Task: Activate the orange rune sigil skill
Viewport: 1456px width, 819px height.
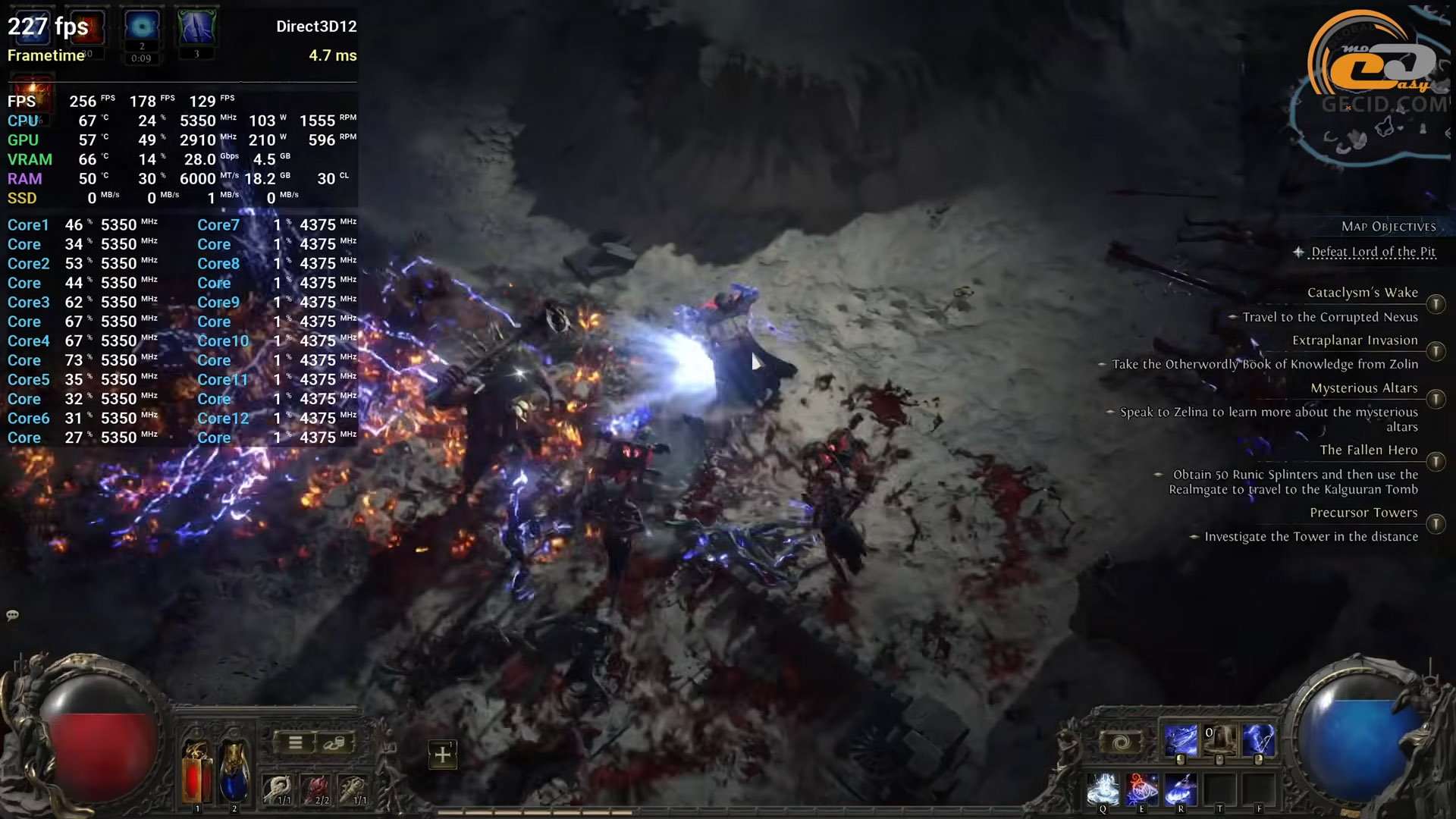Action: tap(1141, 789)
